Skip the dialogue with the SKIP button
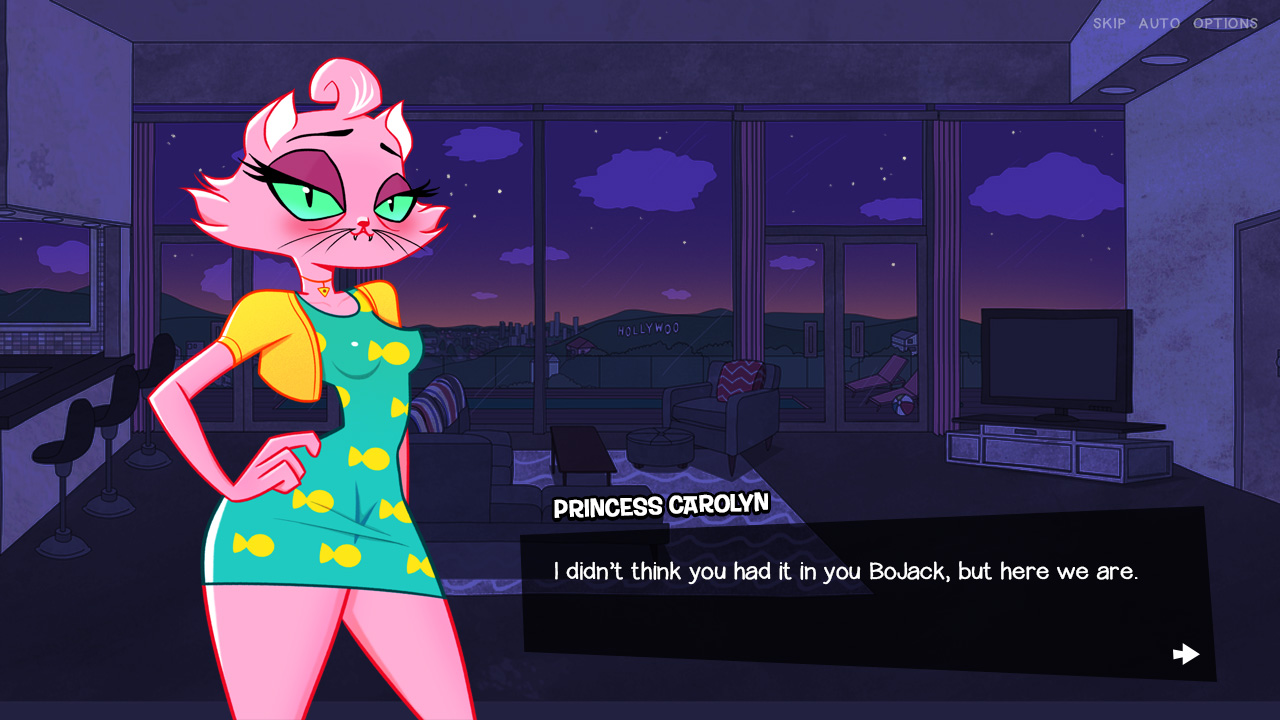This screenshot has width=1280, height=720. (x=1109, y=23)
